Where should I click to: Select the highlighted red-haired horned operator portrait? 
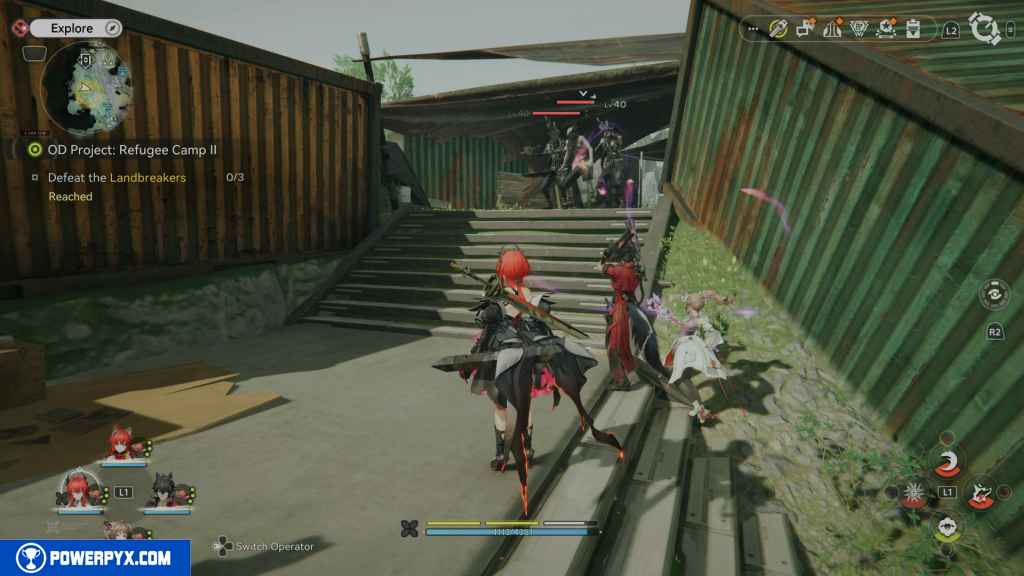pyautogui.click(x=78, y=488)
